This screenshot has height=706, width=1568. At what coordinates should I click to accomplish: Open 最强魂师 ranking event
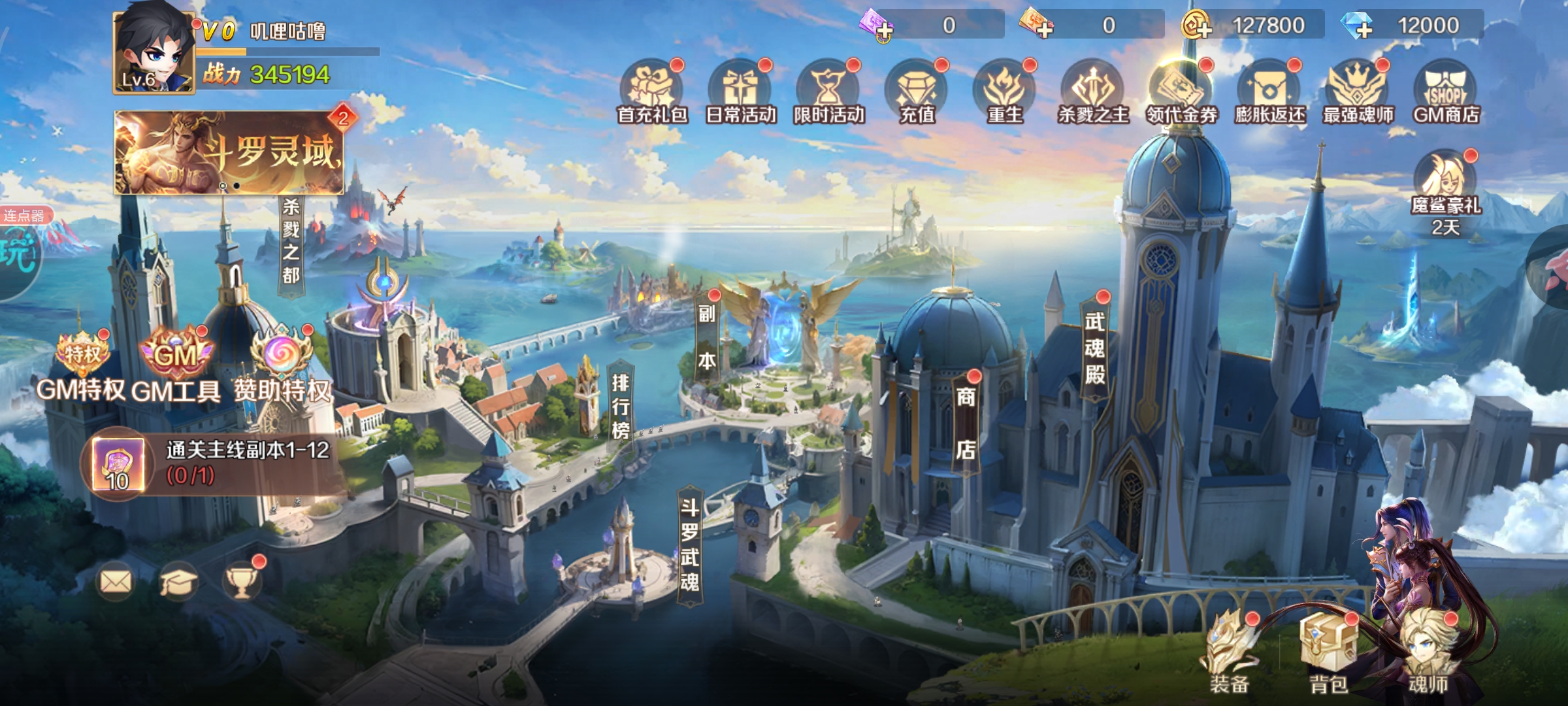point(1358,92)
